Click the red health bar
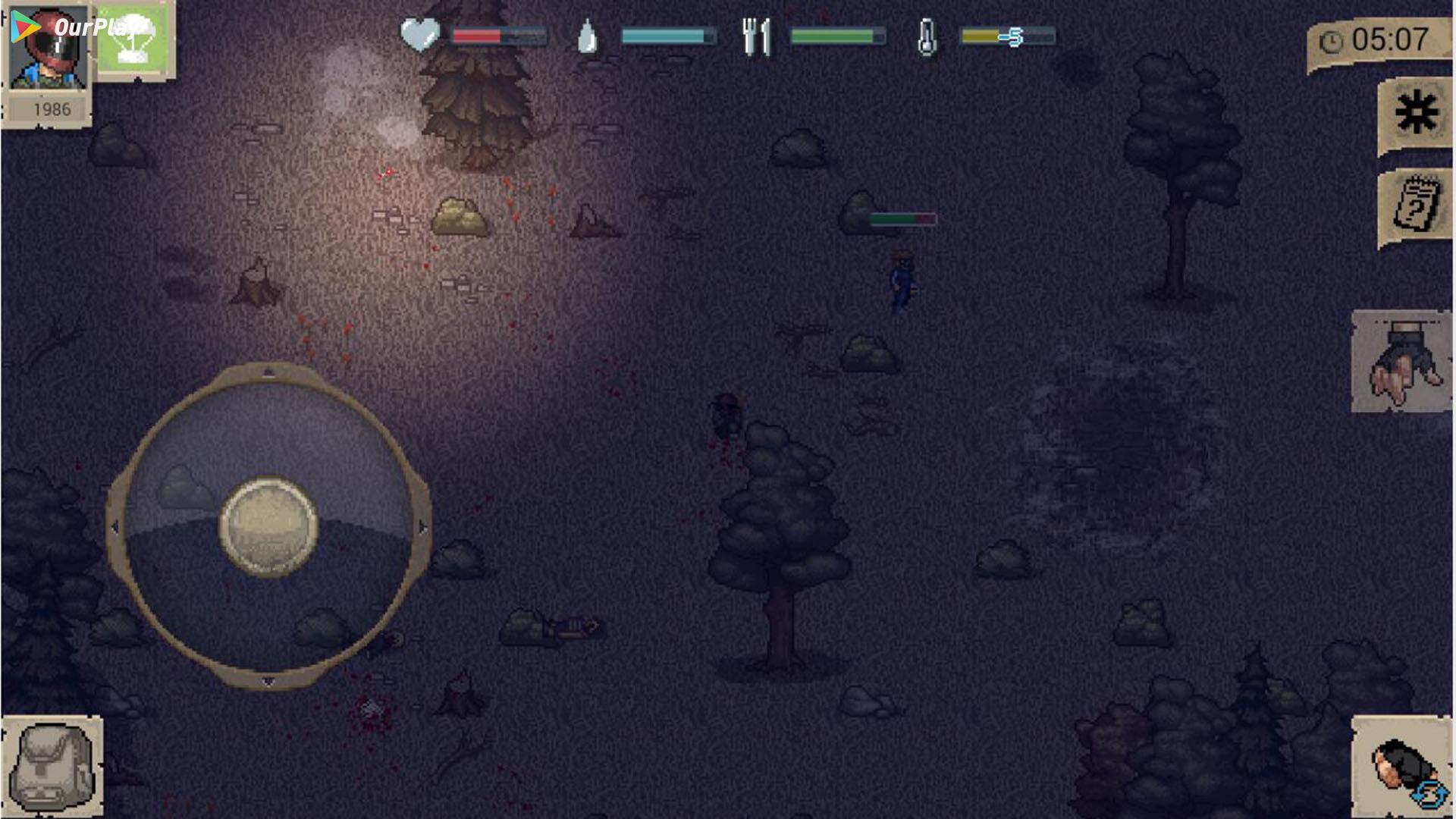Screen dimensions: 1456x819 pyautogui.click(x=476, y=33)
